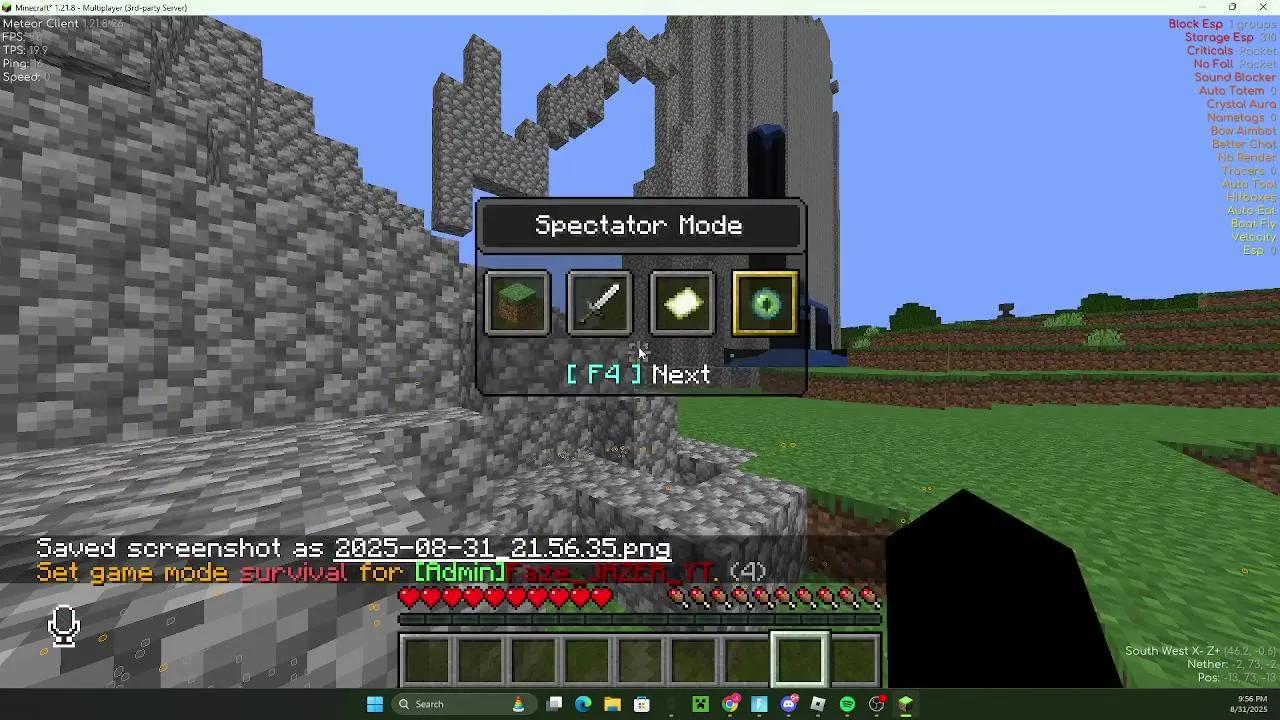Click the microphone icon above the hotbar
This screenshot has width=1280, height=720.
tap(63, 625)
